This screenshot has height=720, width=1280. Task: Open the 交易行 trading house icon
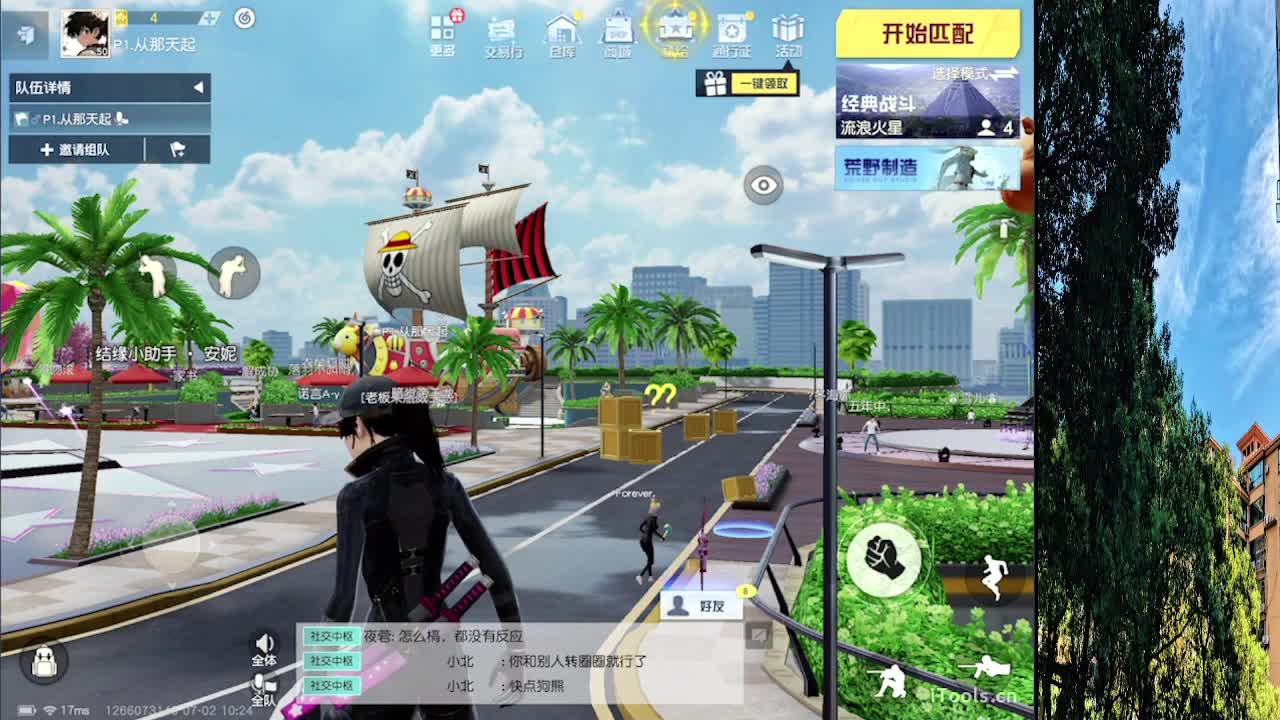click(x=503, y=30)
